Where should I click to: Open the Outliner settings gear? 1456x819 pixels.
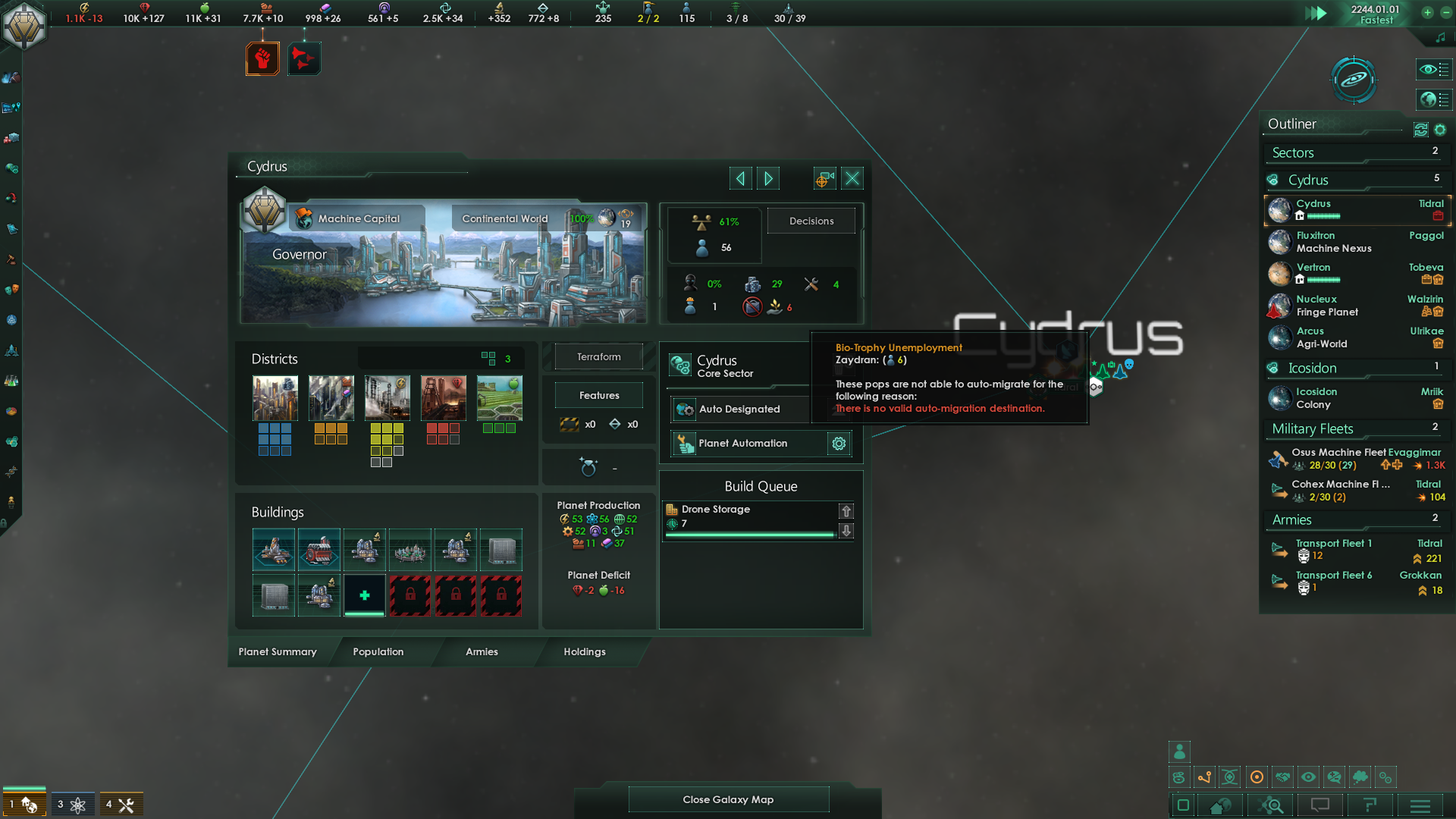coord(1440,130)
